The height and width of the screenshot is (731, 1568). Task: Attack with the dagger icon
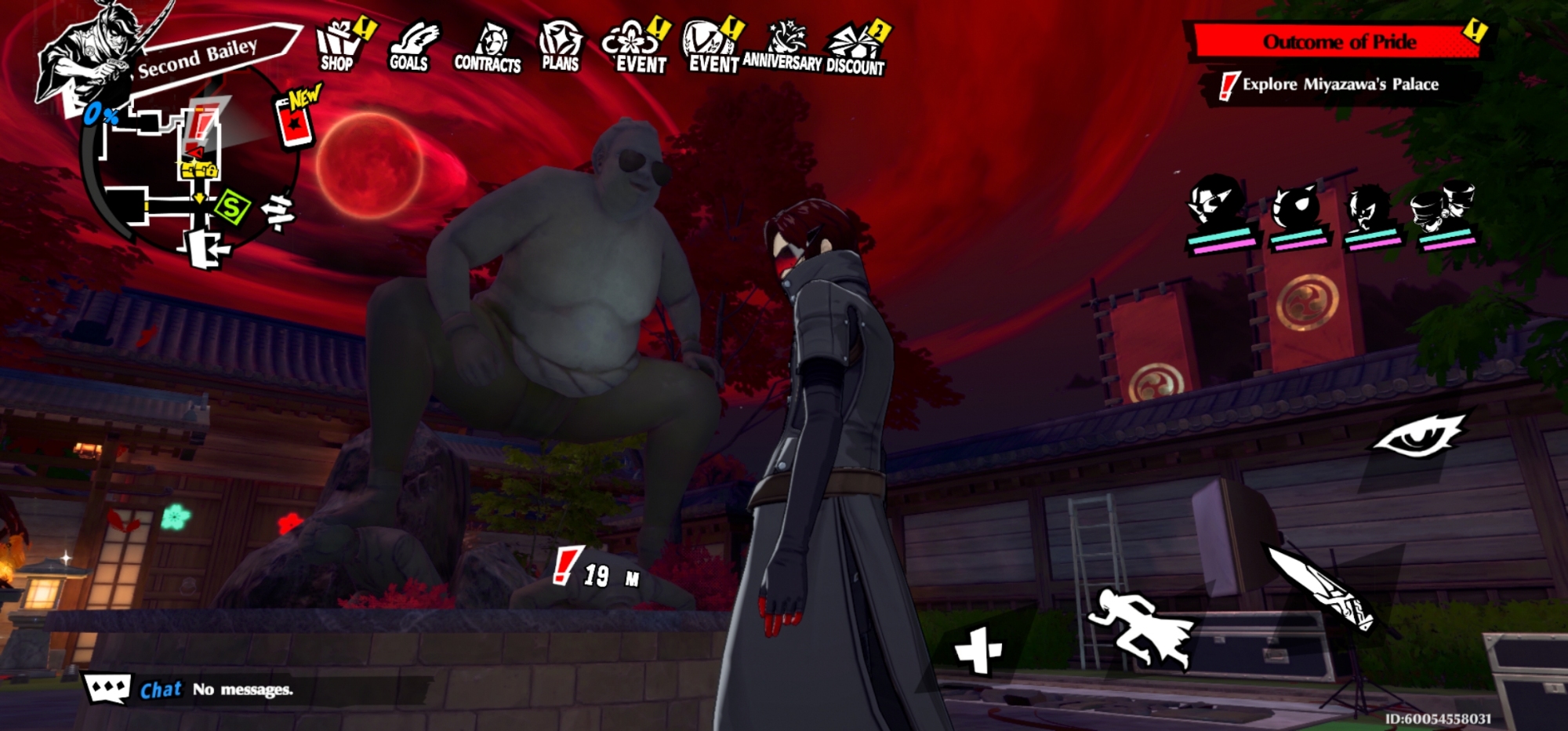(1320, 588)
